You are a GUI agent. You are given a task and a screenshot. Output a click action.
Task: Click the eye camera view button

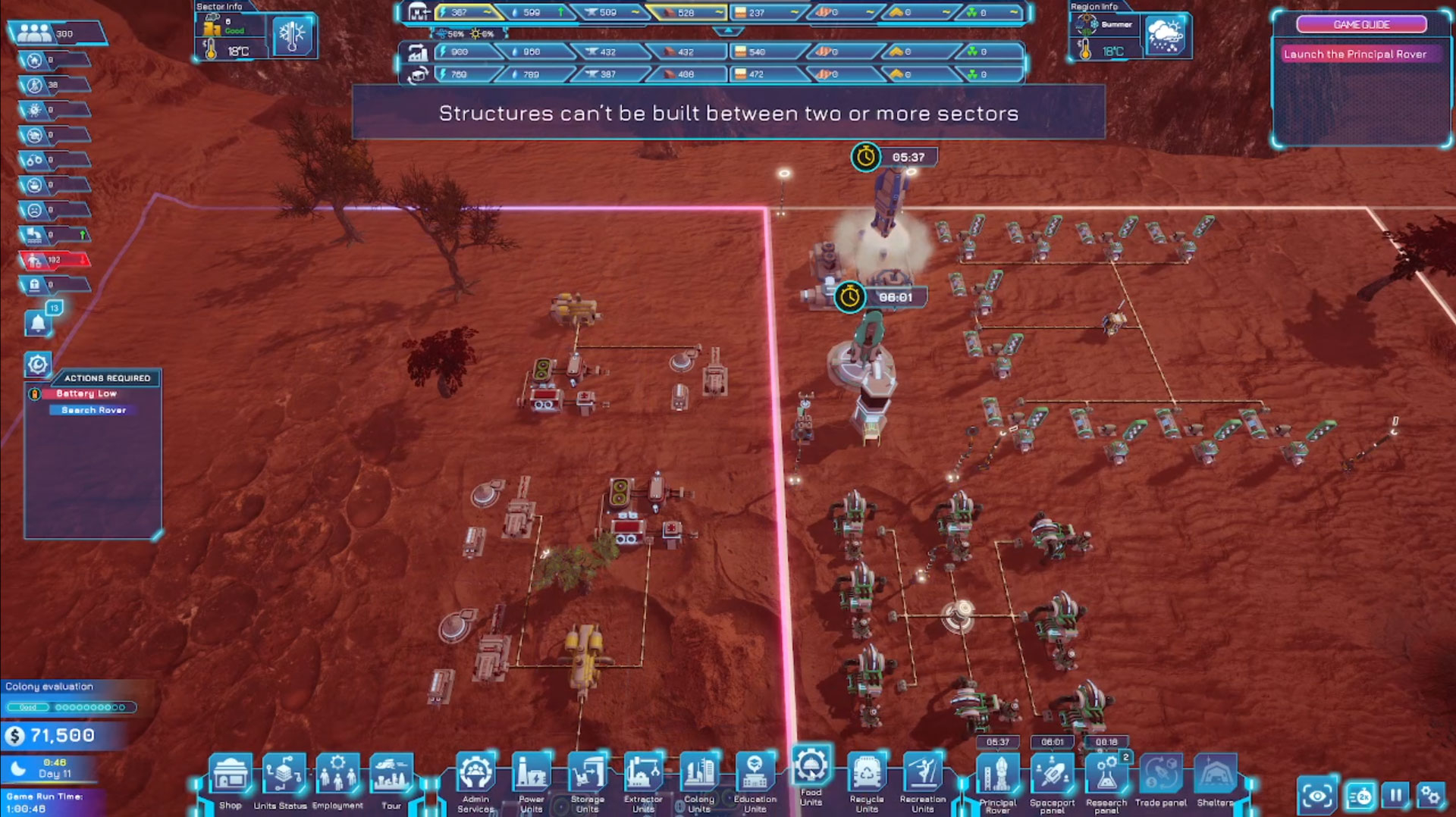[x=1317, y=796]
